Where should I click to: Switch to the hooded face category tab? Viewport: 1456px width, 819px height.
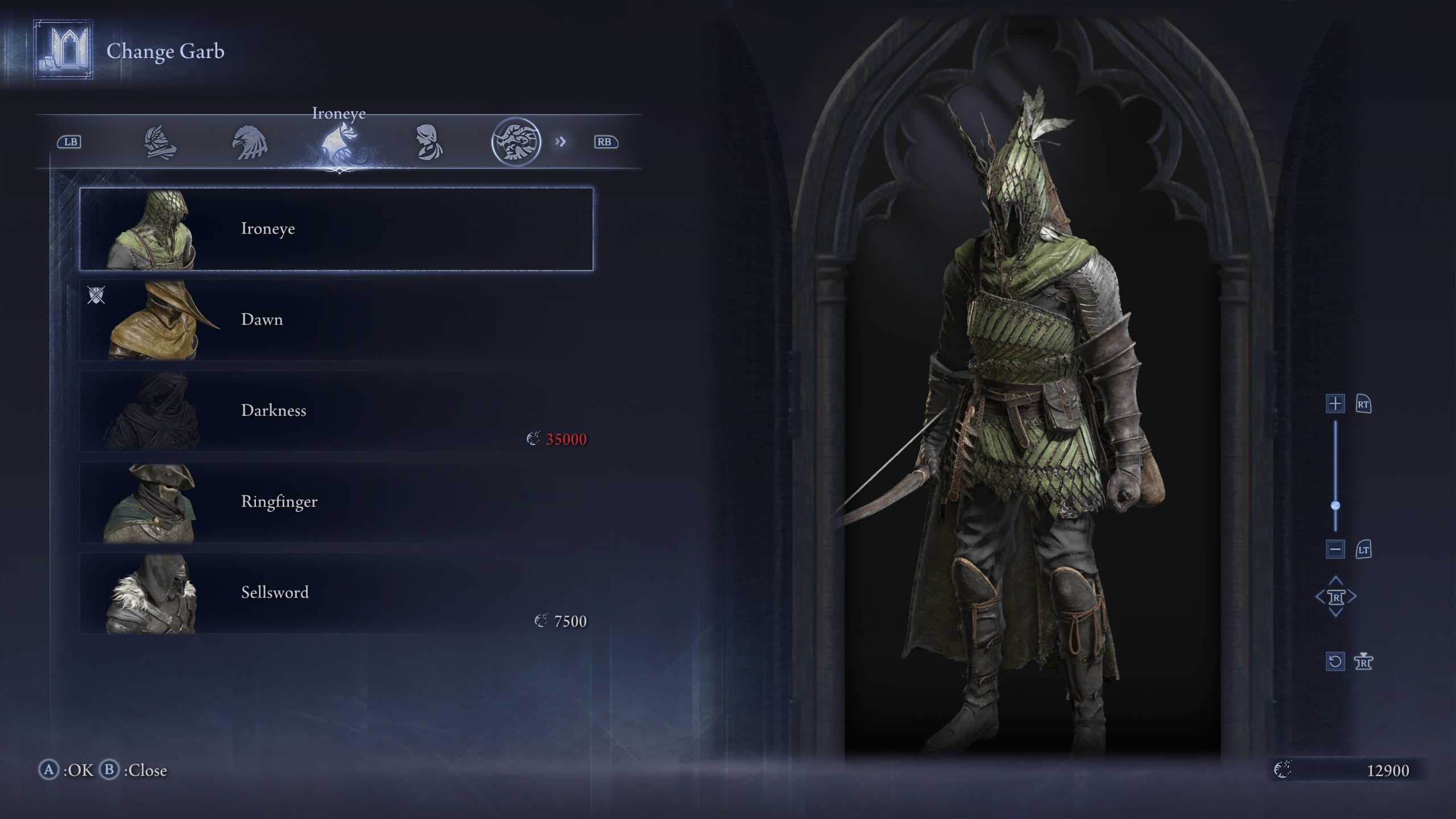429,142
